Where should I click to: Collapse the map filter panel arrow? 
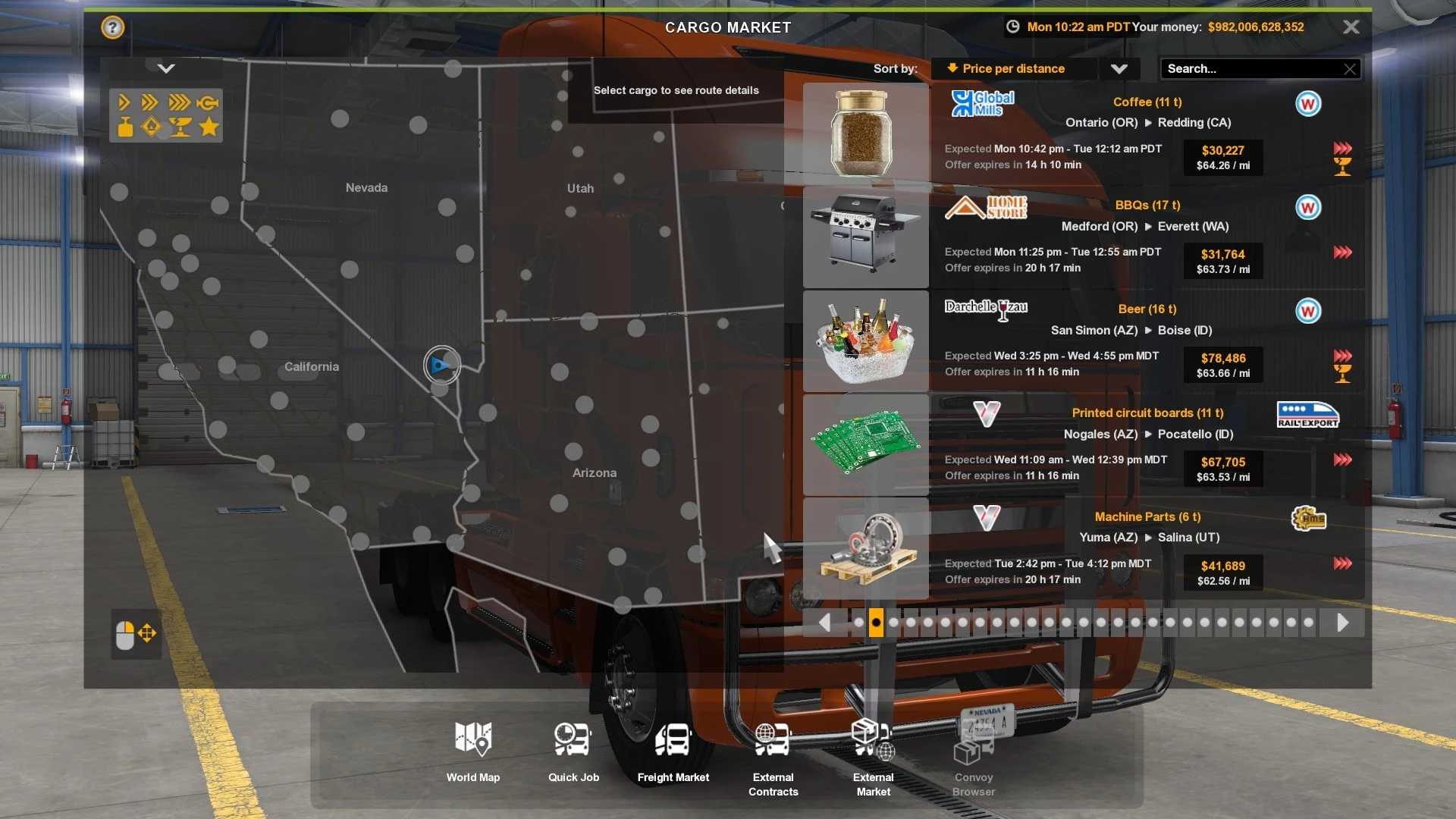[x=166, y=69]
